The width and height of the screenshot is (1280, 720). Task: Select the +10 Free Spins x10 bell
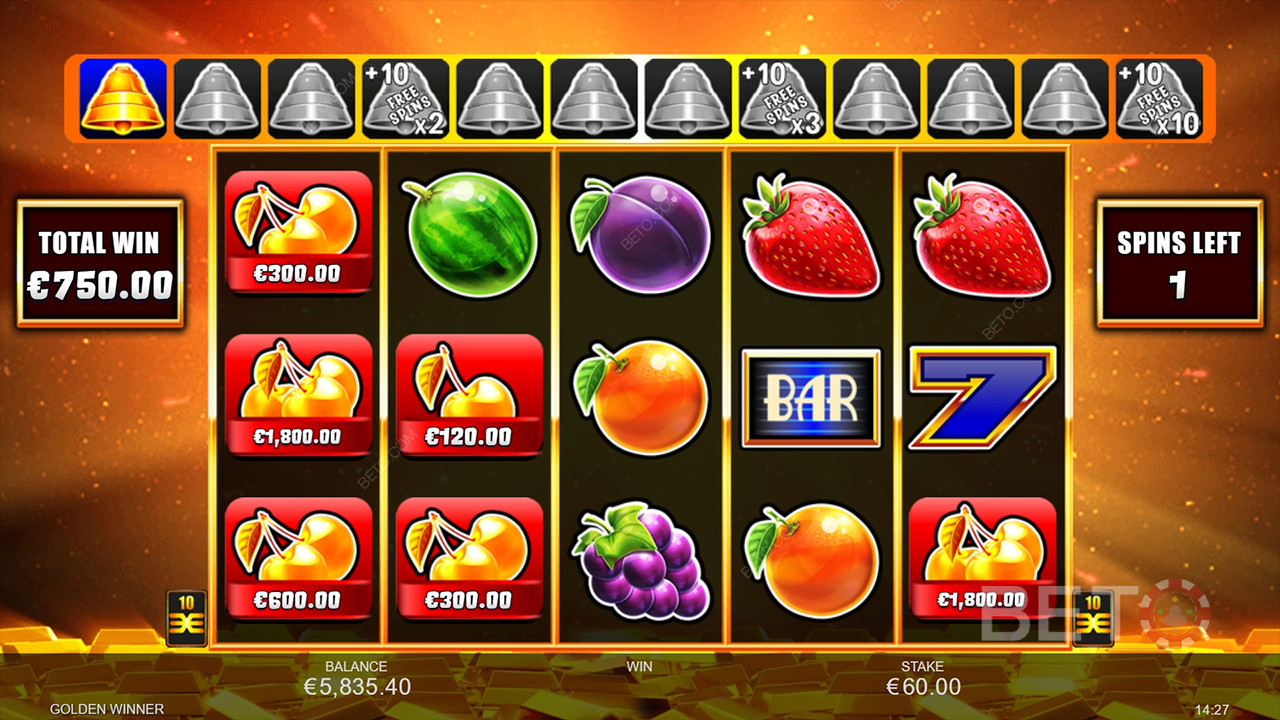[x=1160, y=98]
